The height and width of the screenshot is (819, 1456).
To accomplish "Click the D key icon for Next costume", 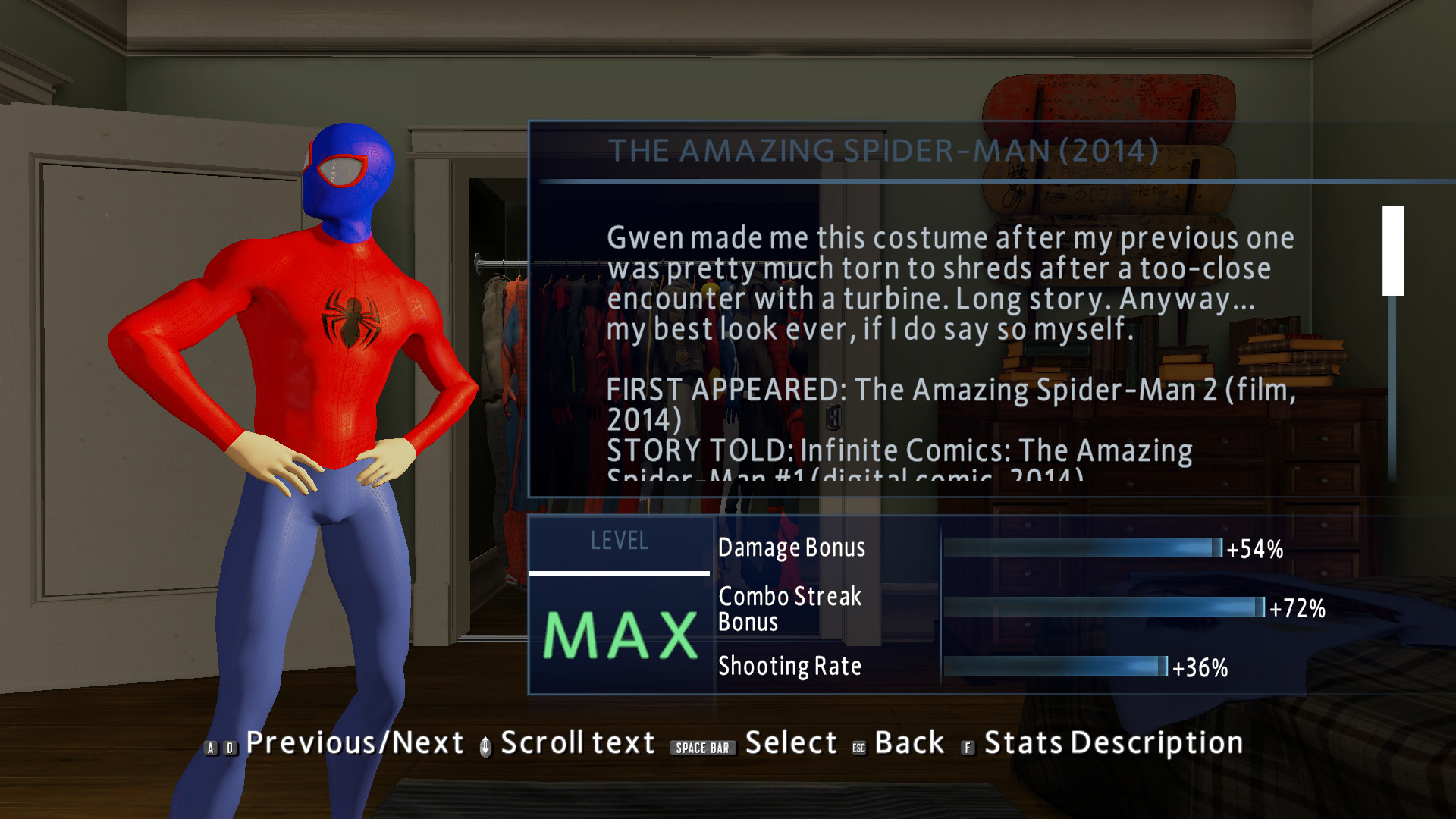I will 230,747.
